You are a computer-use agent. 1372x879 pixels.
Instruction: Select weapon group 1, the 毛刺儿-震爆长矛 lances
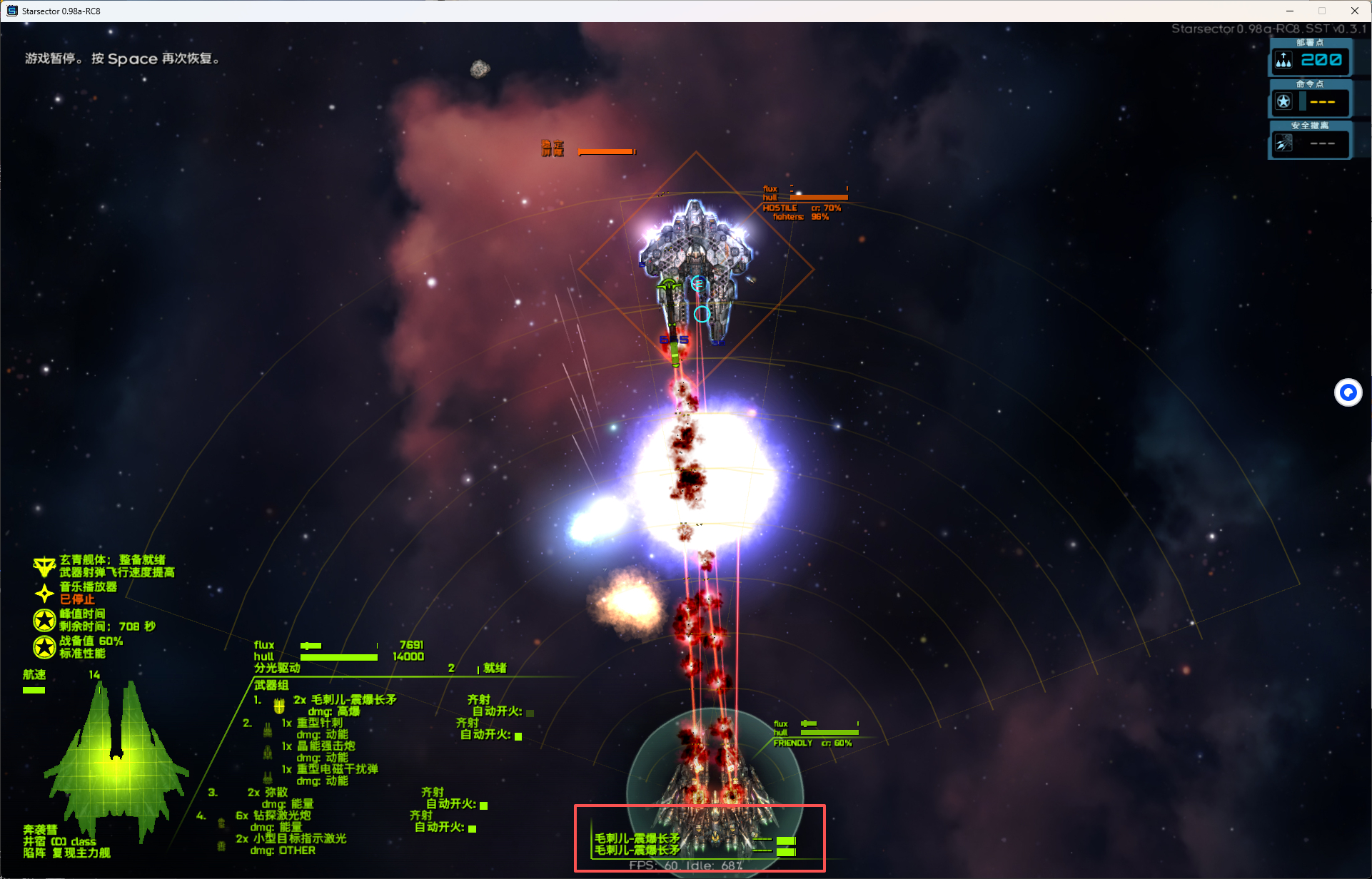tap(345, 700)
